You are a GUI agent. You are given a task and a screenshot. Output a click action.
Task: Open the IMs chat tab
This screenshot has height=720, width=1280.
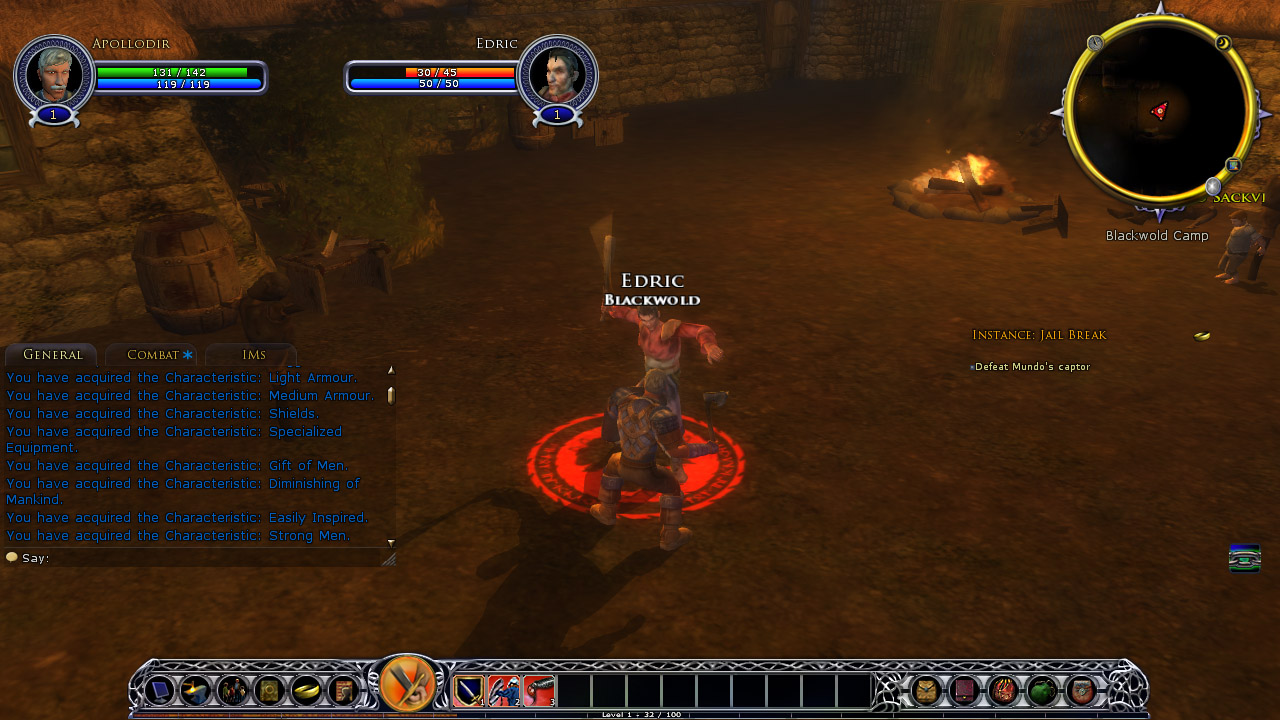pyautogui.click(x=253, y=355)
